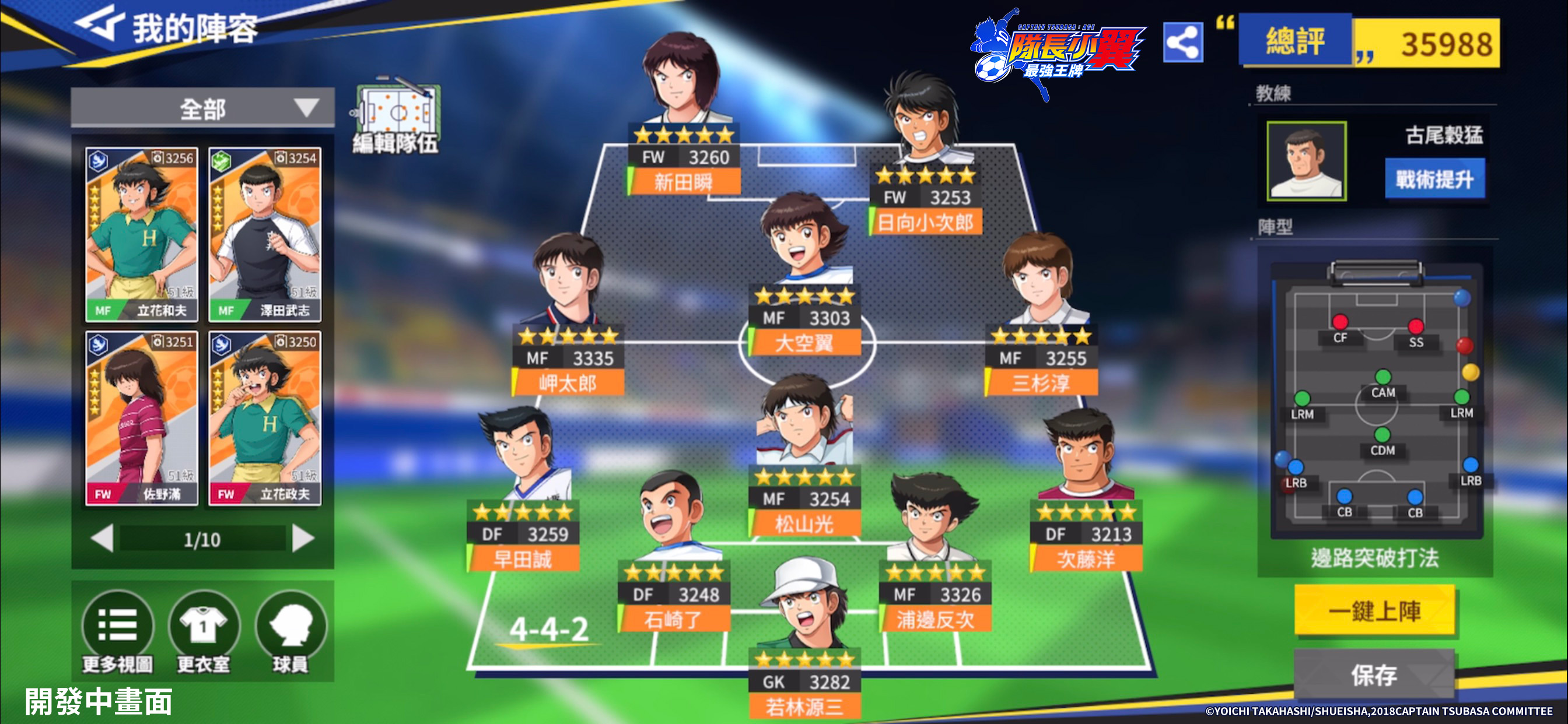Select the 立花和夫 player card

[142, 234]
